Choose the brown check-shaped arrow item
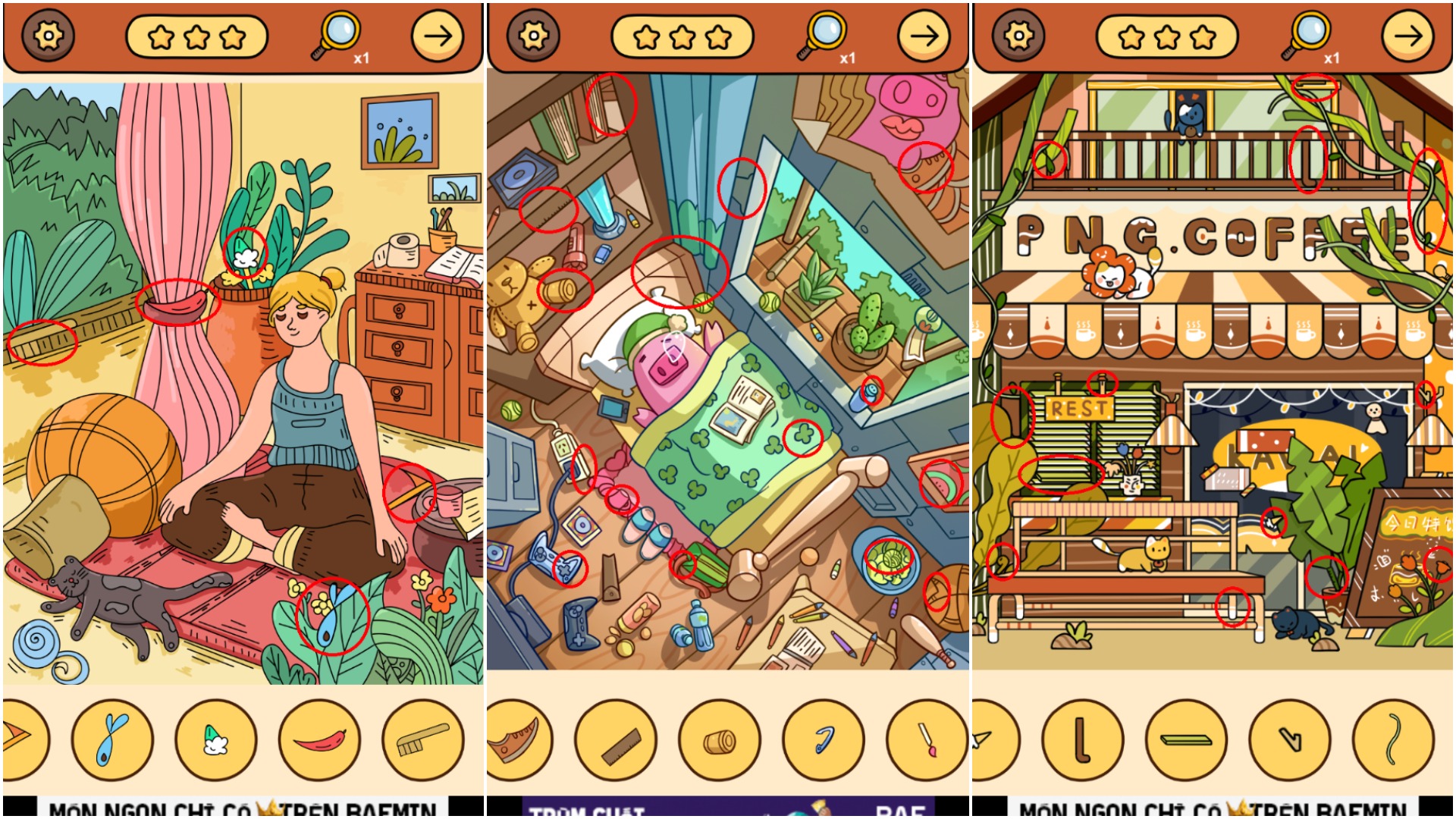This screenshot has width=1456, height=819. [1290, 739]
